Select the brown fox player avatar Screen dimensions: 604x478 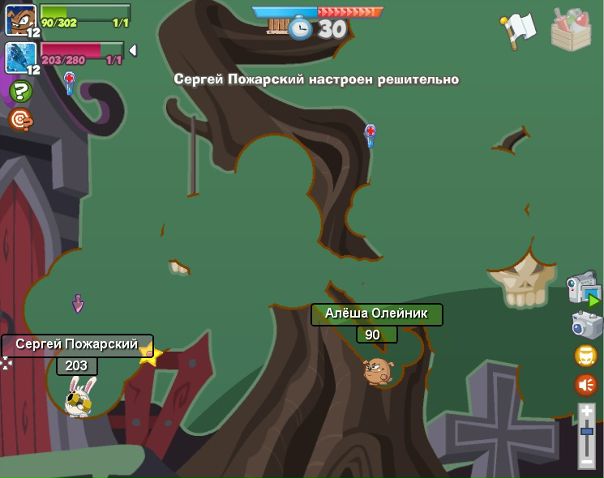point(20,19)
